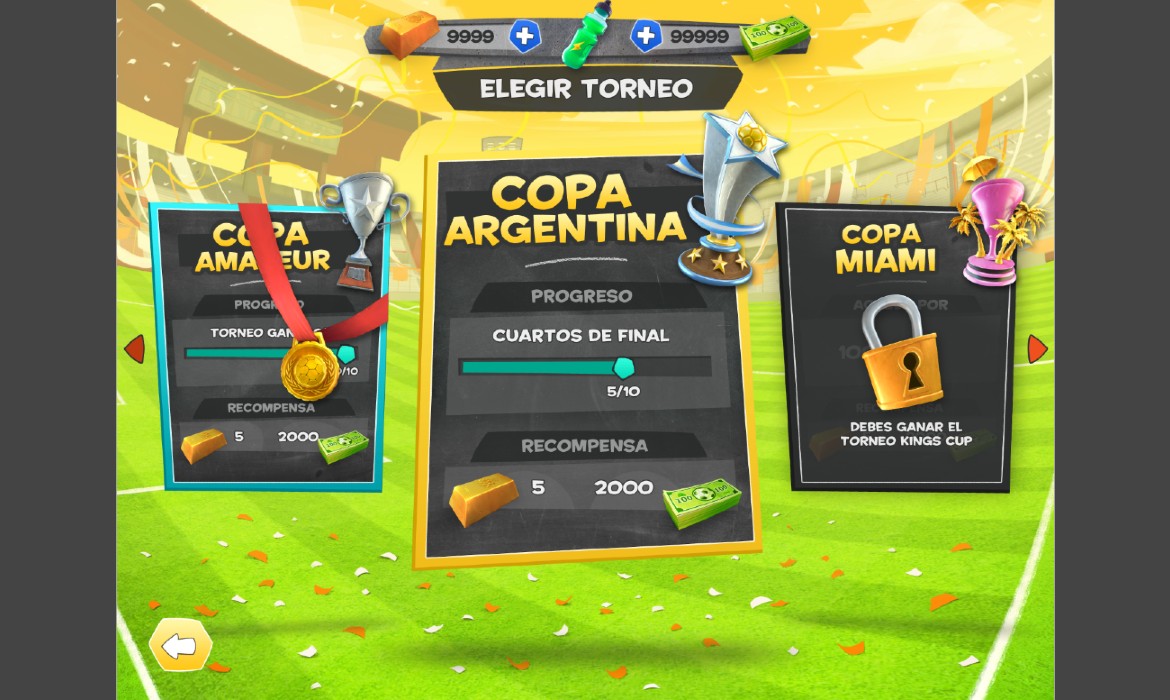Add more gold bars with plus button
The image size is (1170, 700).
[x=525, y=37]
